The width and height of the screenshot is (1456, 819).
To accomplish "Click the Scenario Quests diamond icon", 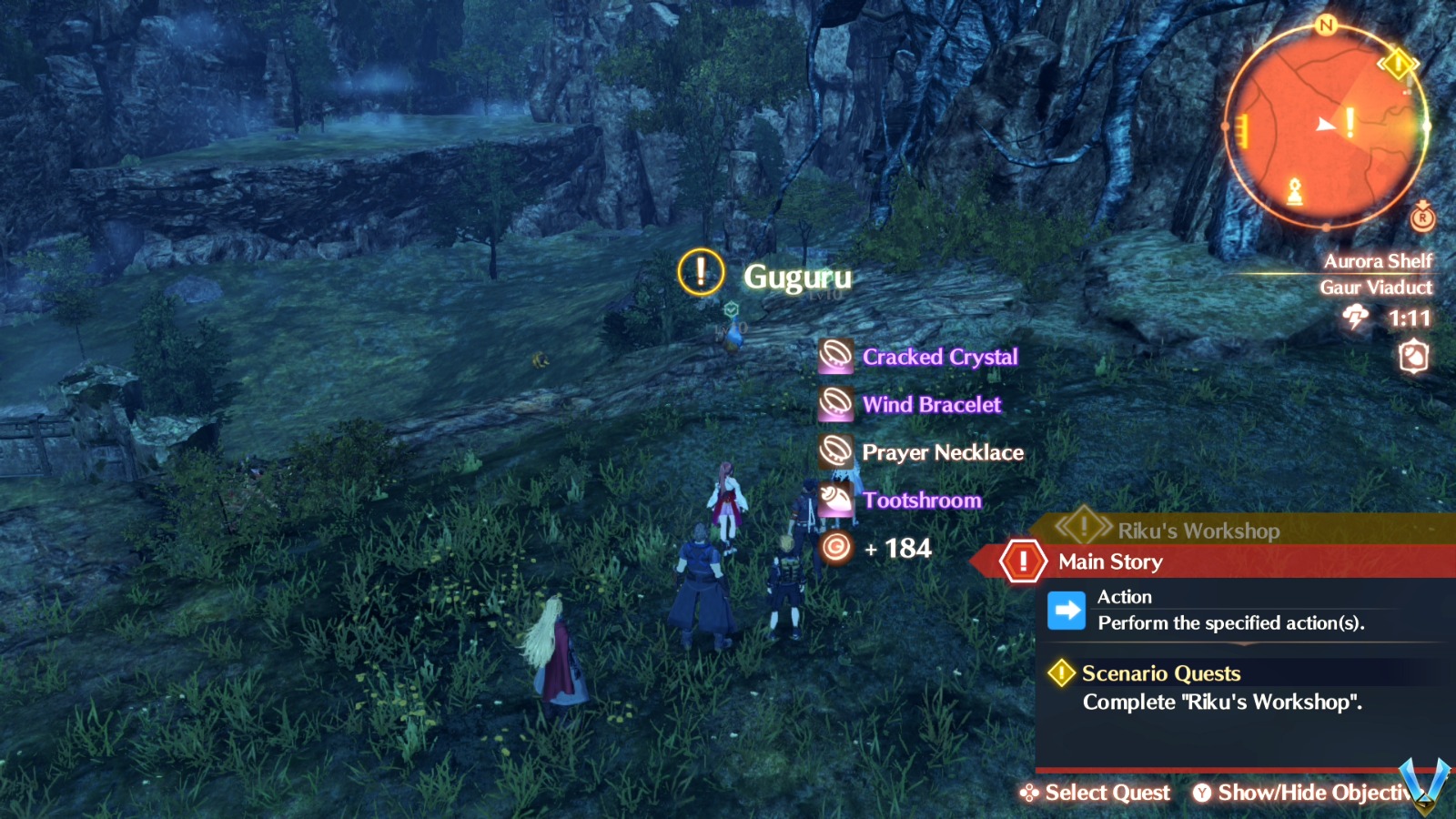I will click(x=1063, y=673).
